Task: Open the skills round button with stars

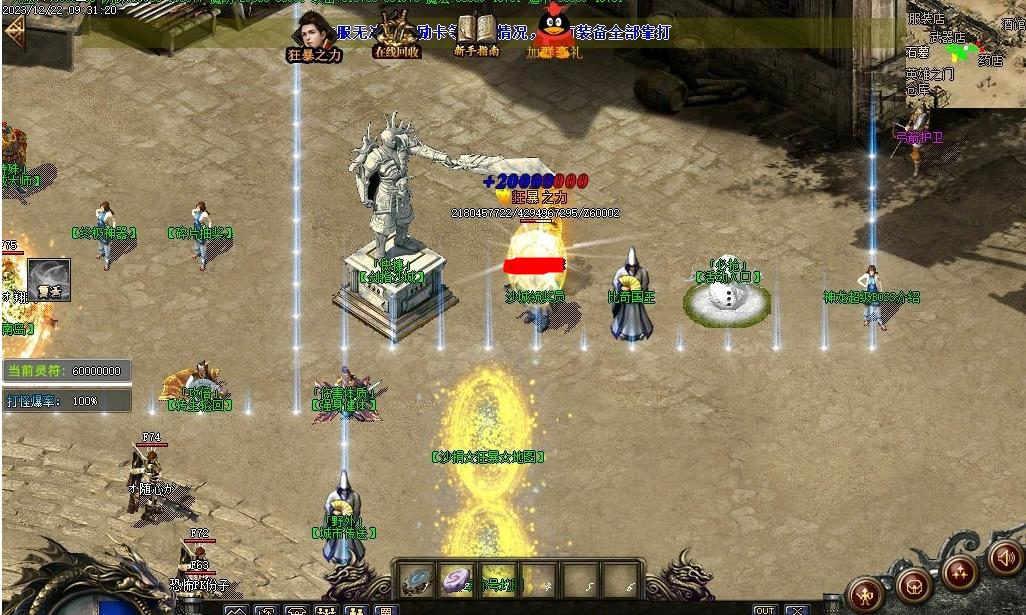Action: point(960,572)
